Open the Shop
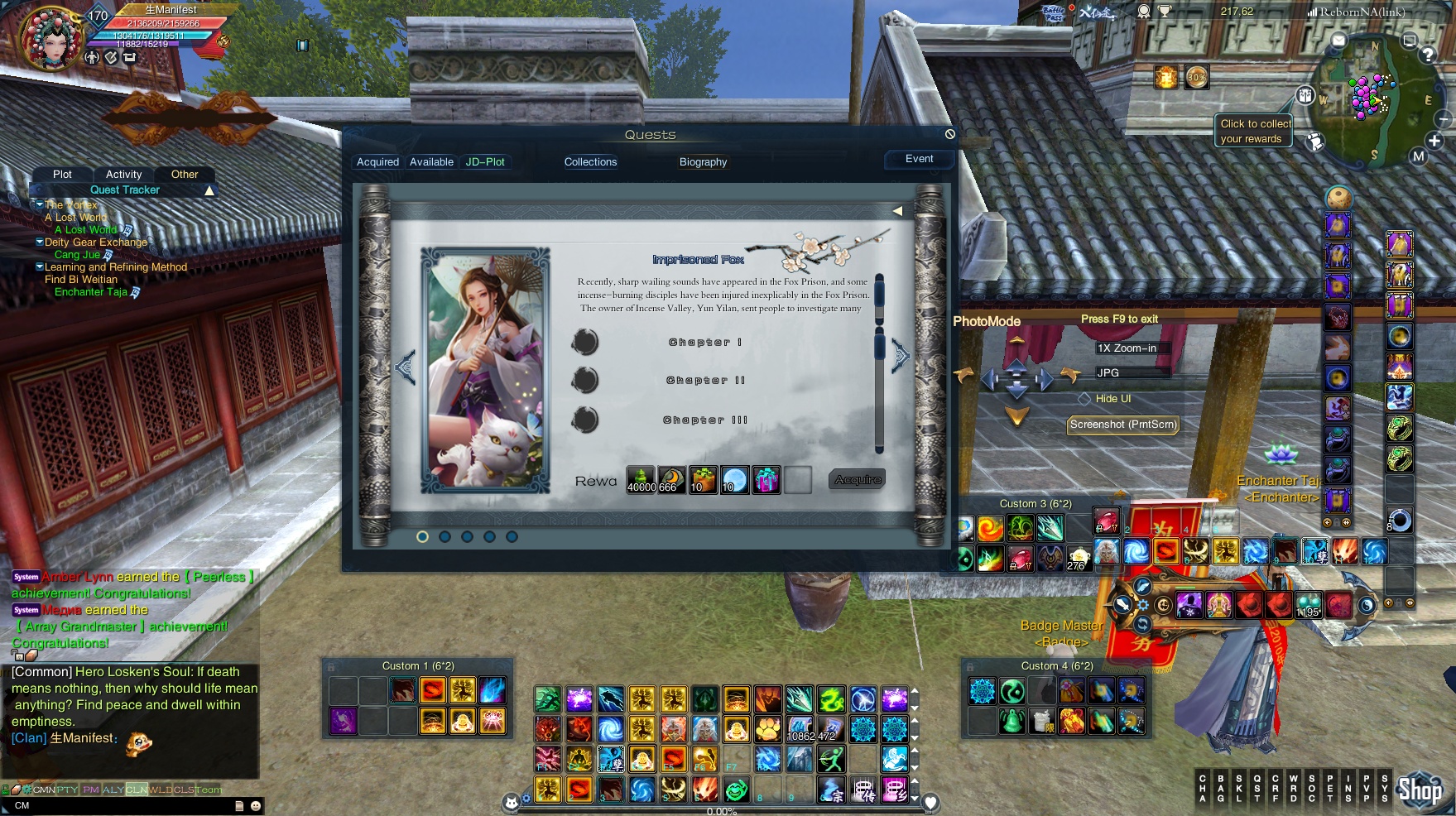This screenshot has width=1456, height=816. (1420, 790)
